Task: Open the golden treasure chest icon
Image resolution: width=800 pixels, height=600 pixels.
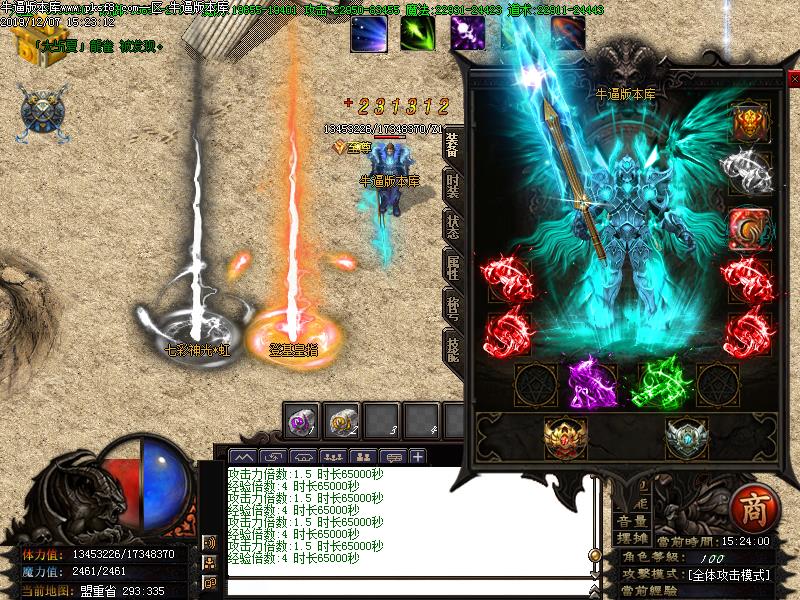Action: point(28,46)
